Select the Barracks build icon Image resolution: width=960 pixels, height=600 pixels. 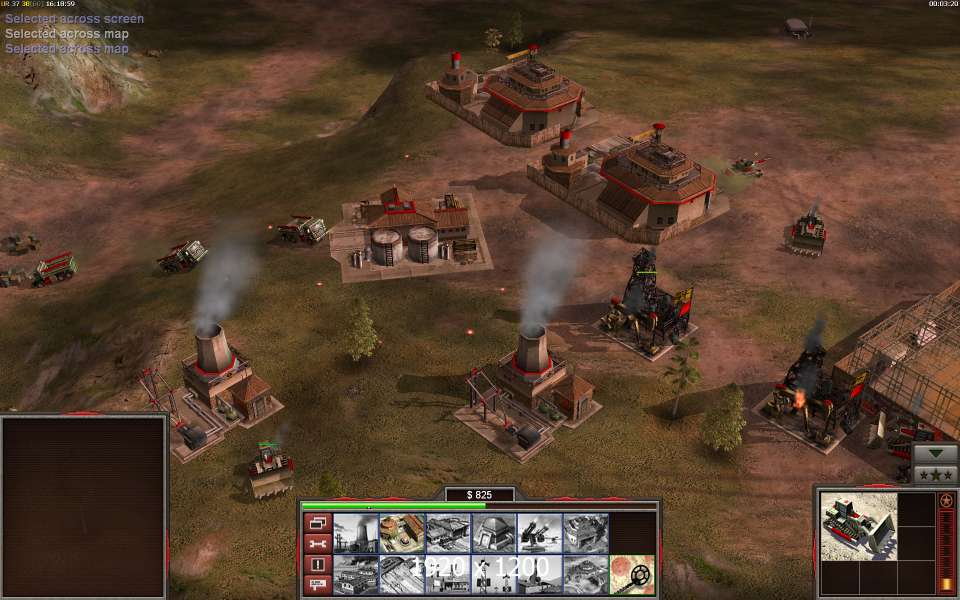[x=401, y=533]
